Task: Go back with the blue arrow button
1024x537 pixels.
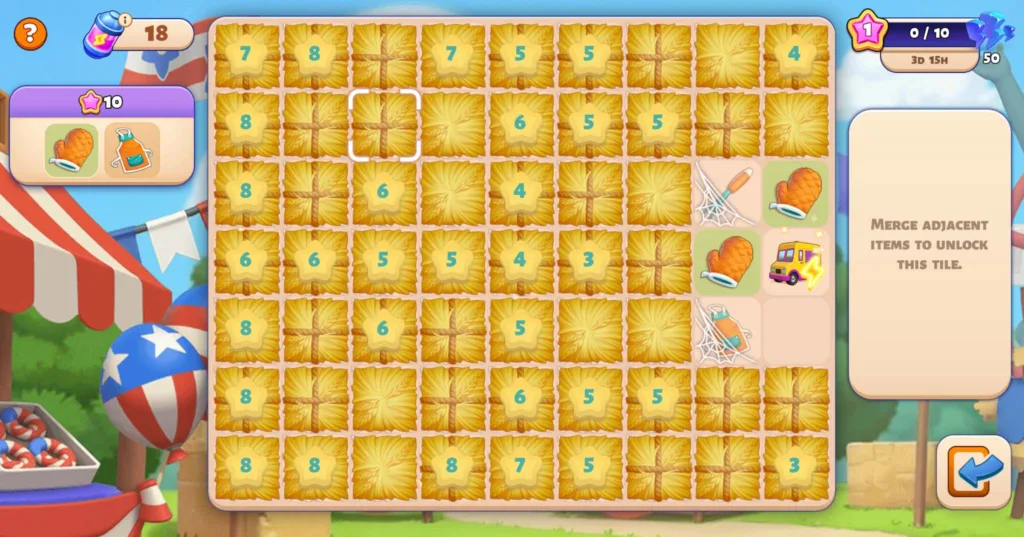Action: [974, 472]
